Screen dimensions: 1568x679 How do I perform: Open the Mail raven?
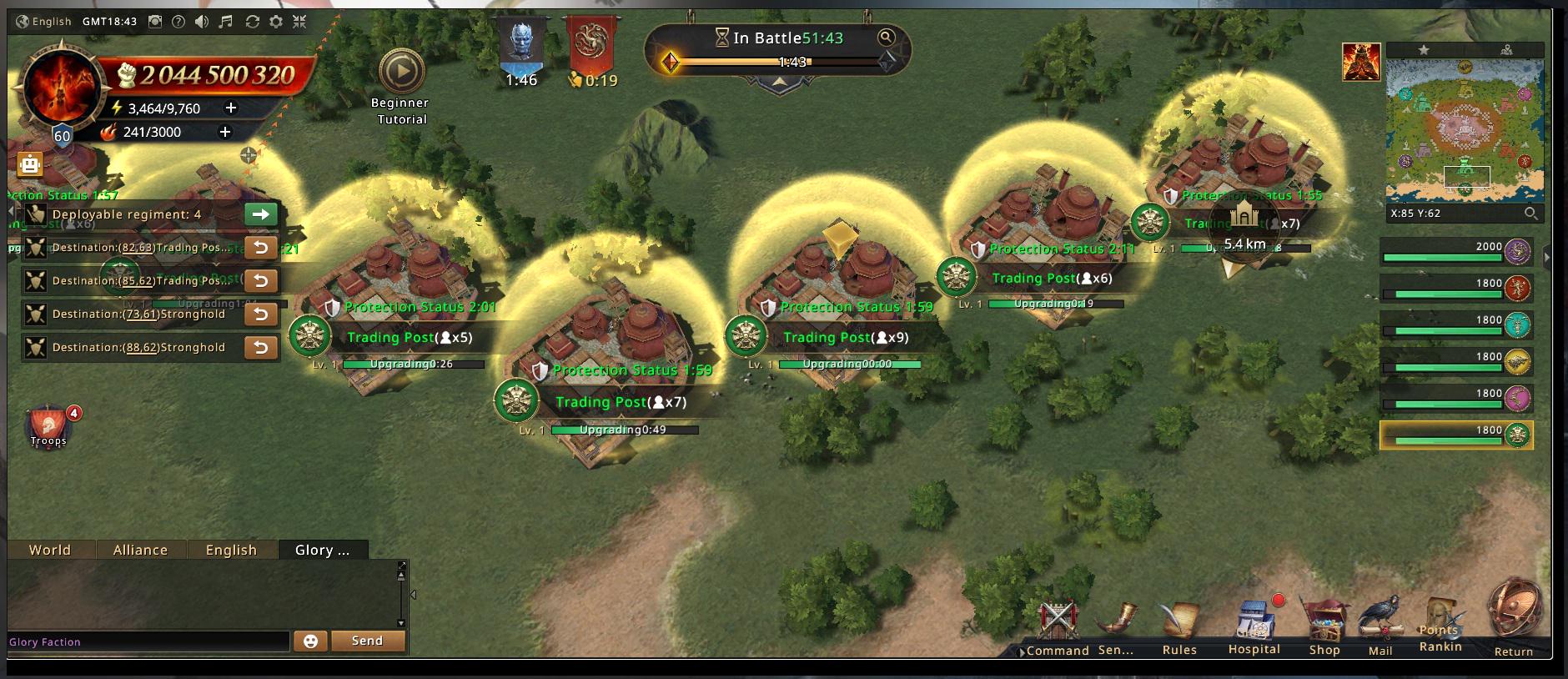click(x=1380, y=626)
